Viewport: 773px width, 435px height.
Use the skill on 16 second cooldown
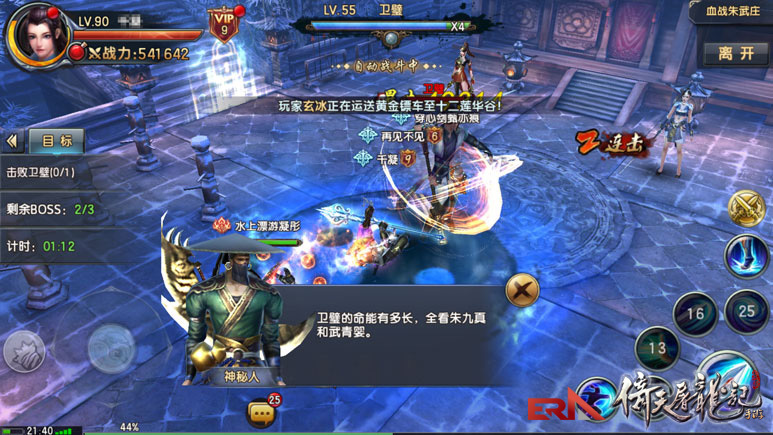tap(695, 314)
